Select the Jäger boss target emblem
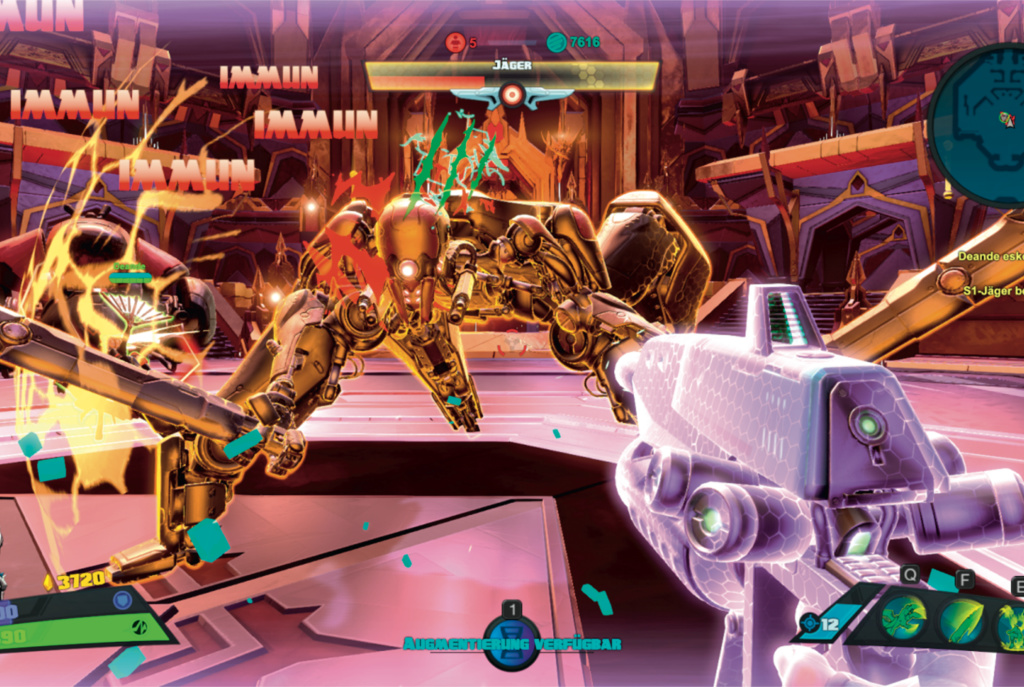 click(x=511, y=95)
